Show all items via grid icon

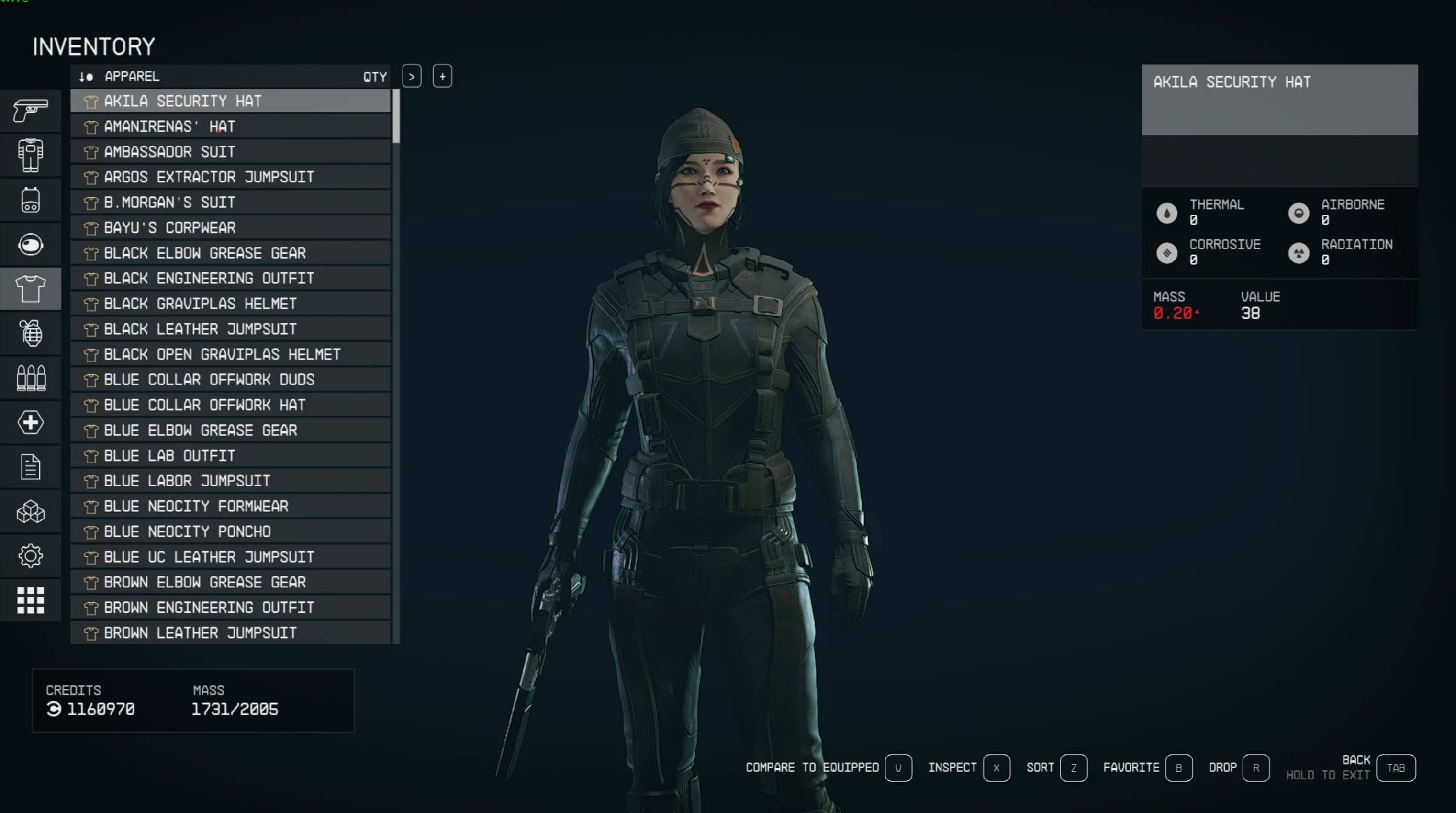pyautogui.click(x=31, y=600)
